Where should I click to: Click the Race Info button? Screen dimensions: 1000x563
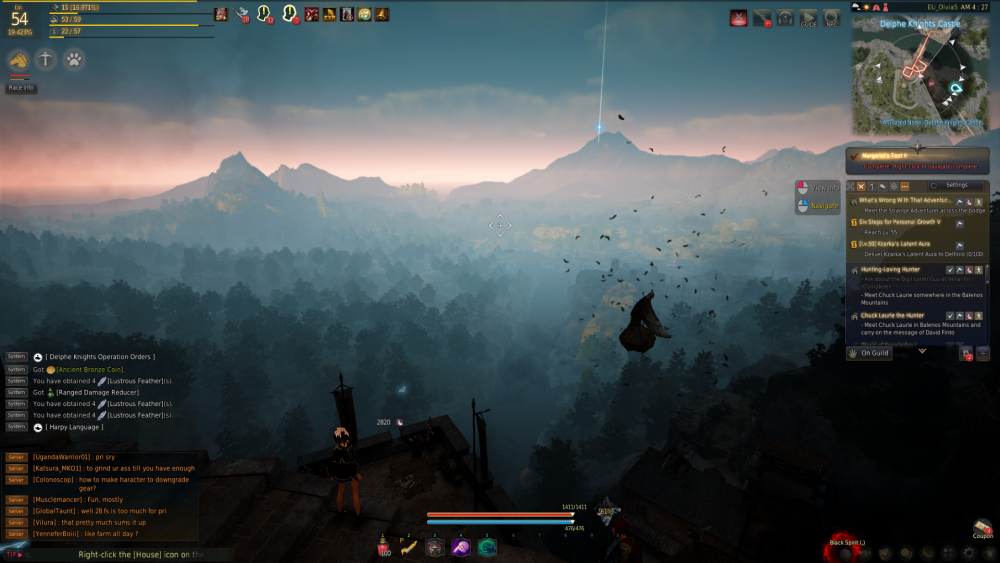point(20,87)
